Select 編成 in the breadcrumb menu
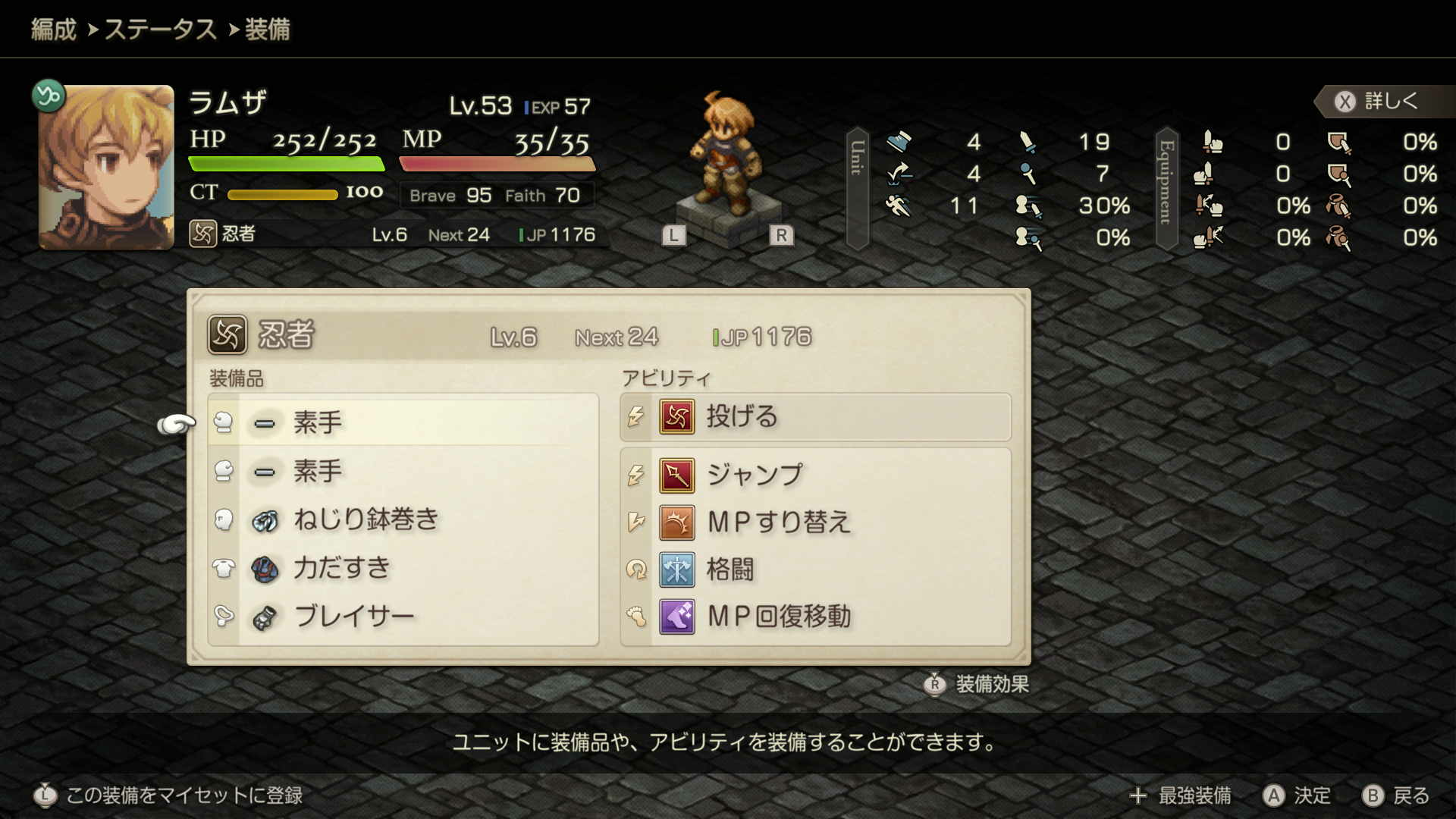1456x819 pixels. click(53, 29)
